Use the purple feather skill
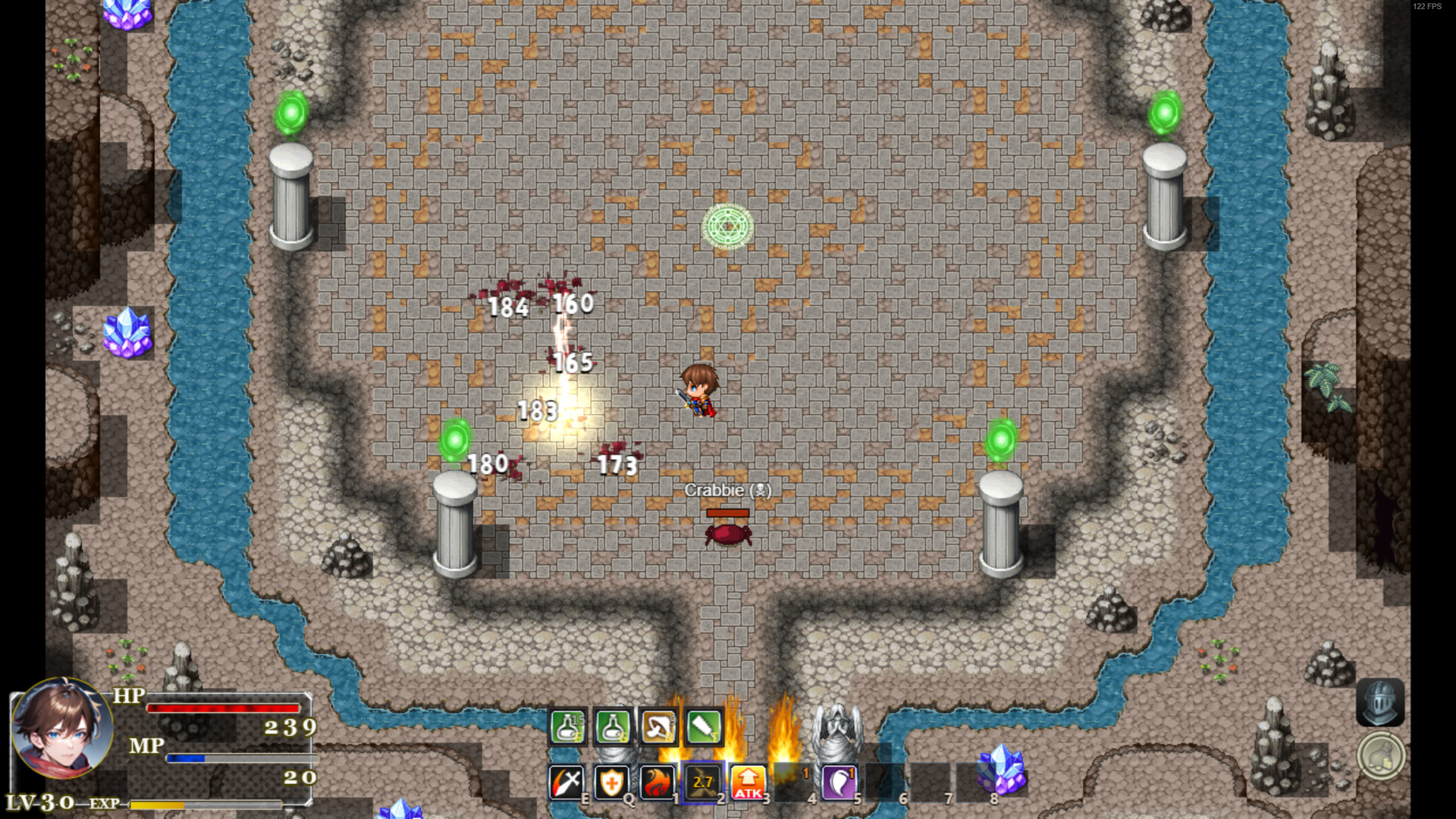The image size is (1456, 819). pyautogui.click(x=839, y=783)
